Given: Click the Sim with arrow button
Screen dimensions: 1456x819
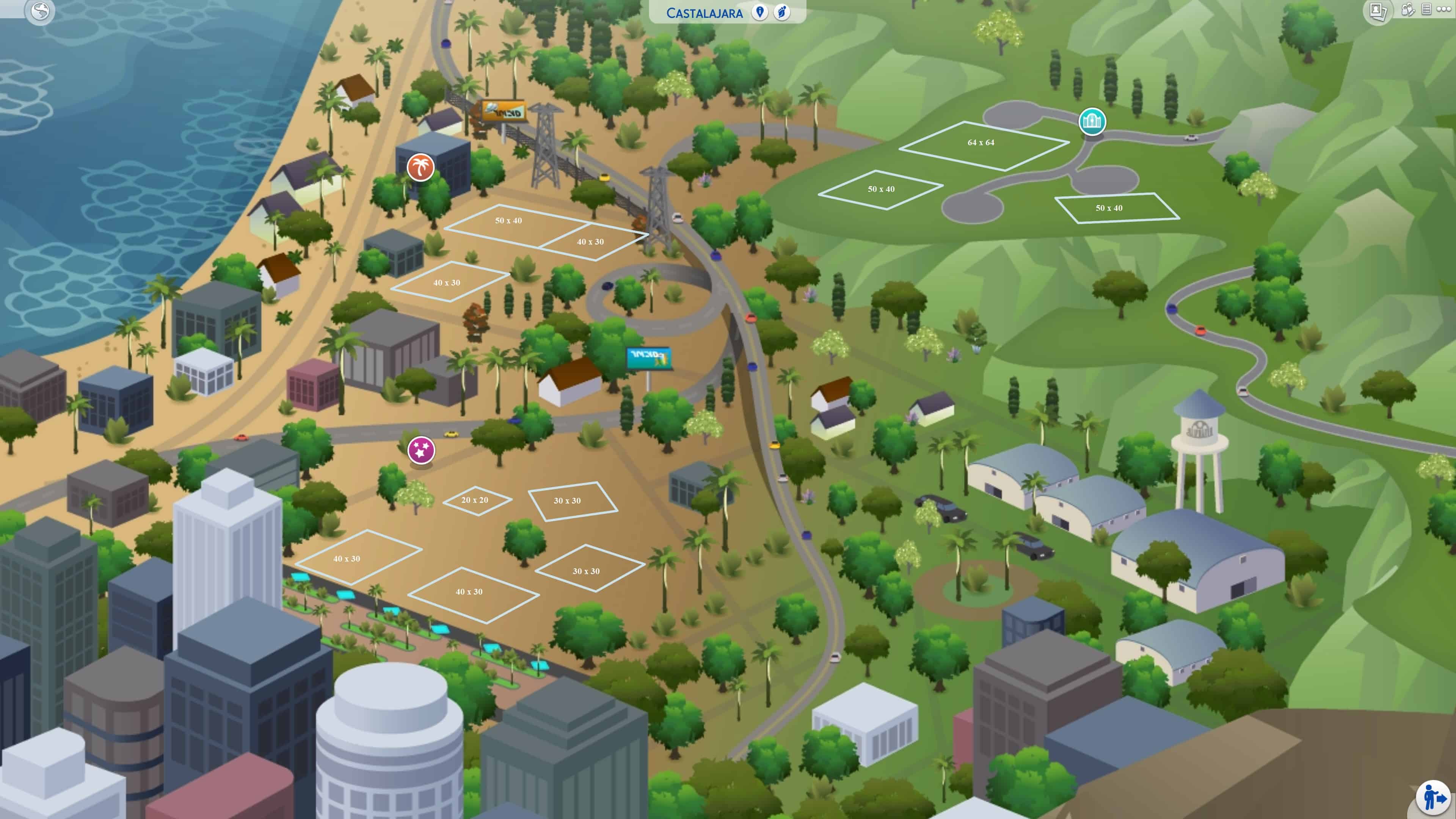Looking at the screenshot, I should [1433, 797].
